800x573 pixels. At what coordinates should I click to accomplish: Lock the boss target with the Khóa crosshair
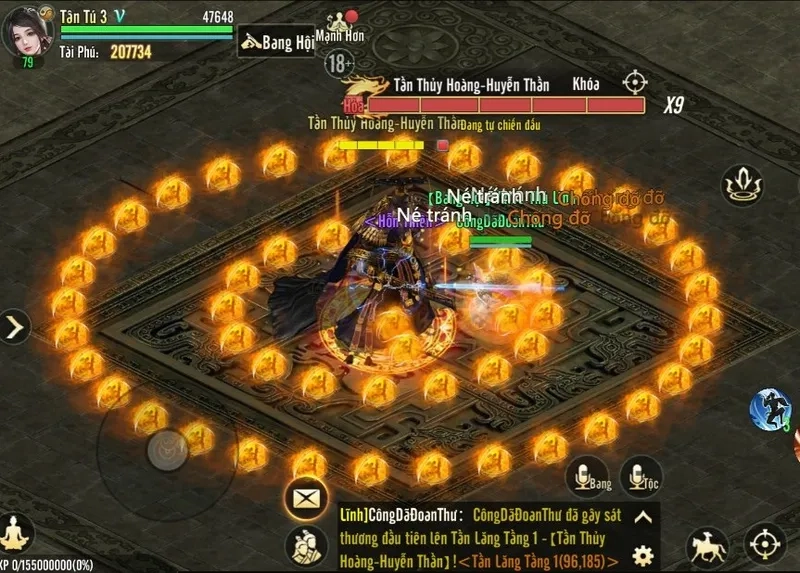click(635, 82)
